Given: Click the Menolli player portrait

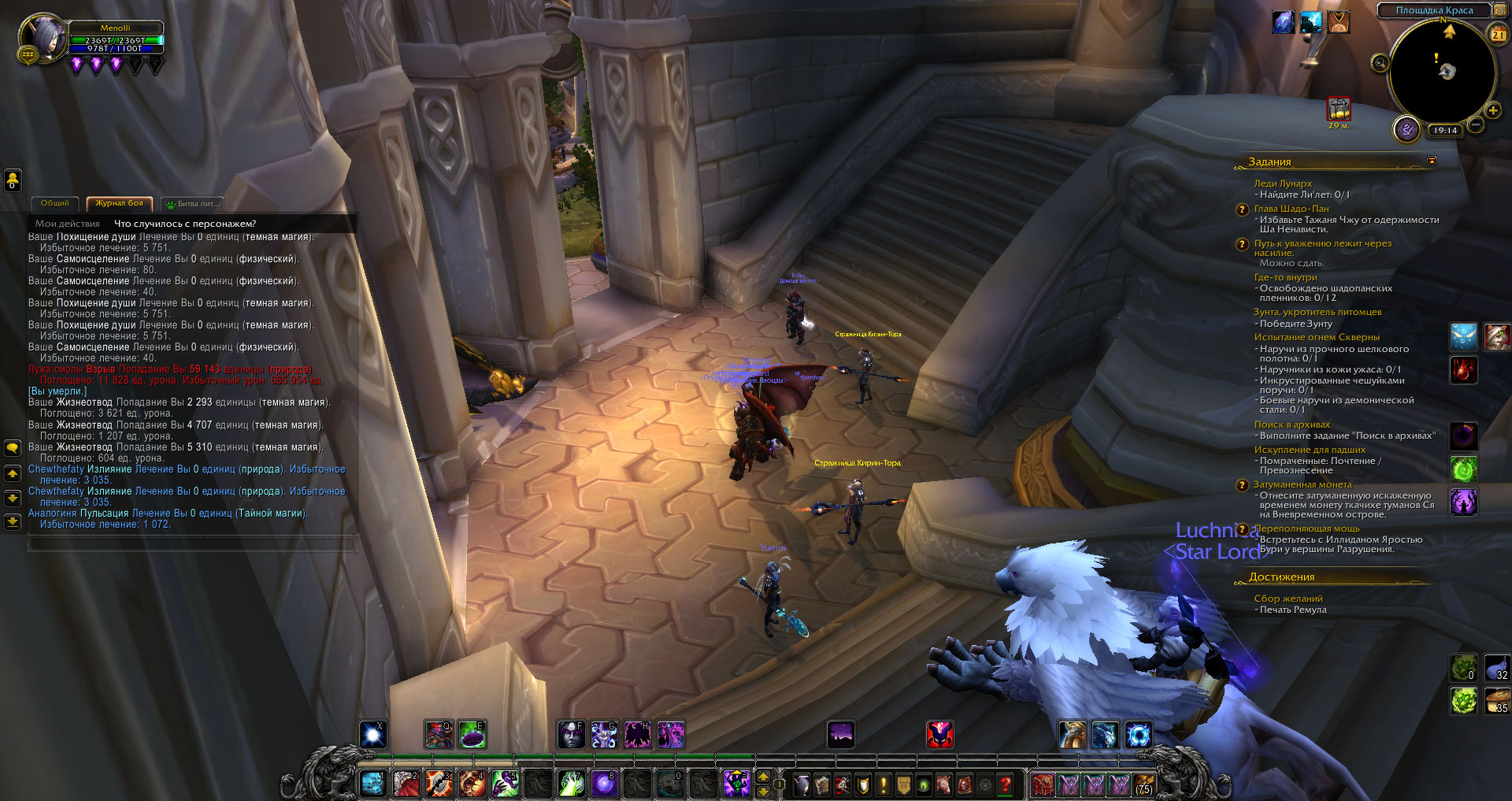Looking at the screenshot, I should 43,38.
